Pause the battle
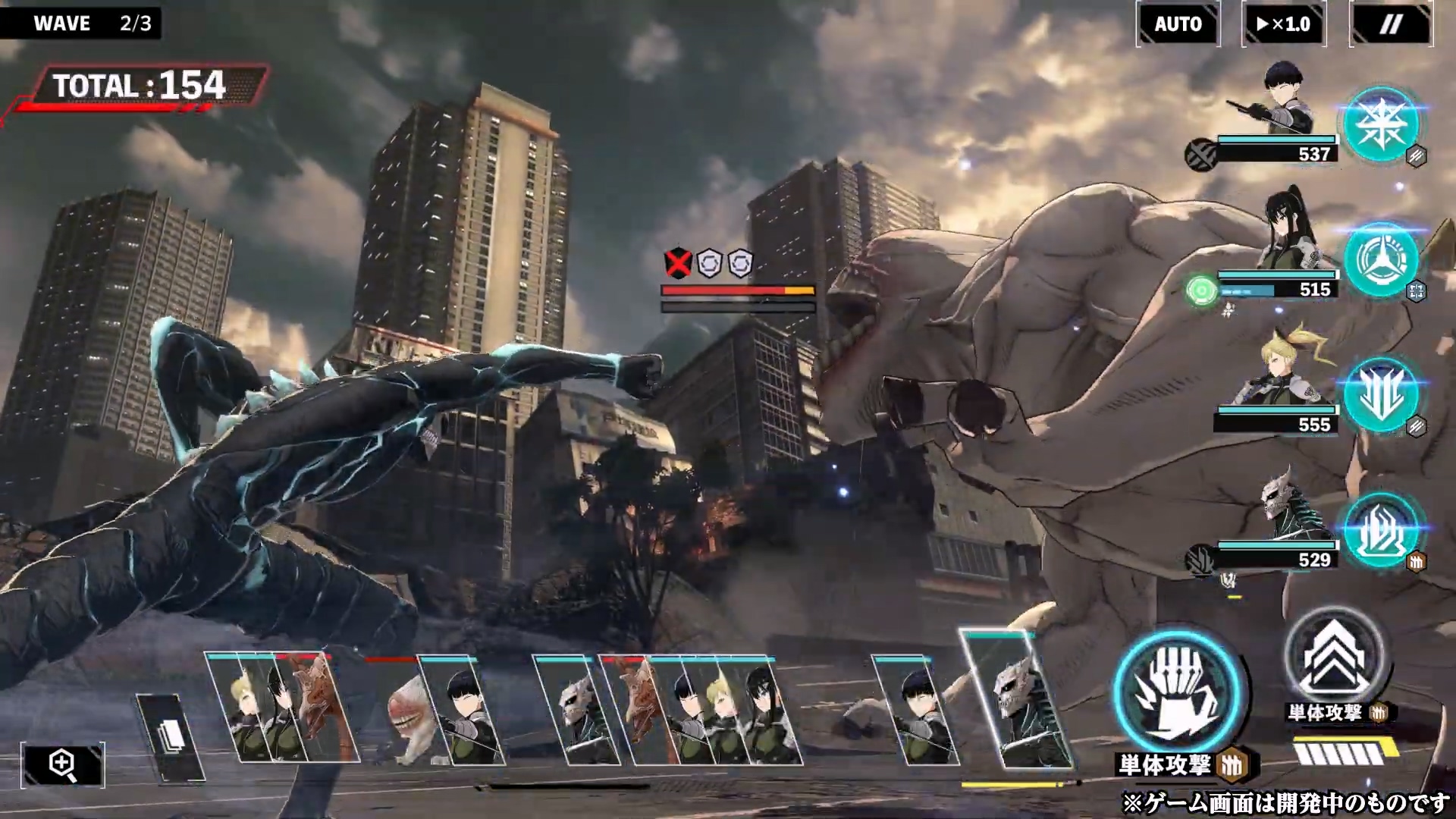 click(x=1390, y=24)
